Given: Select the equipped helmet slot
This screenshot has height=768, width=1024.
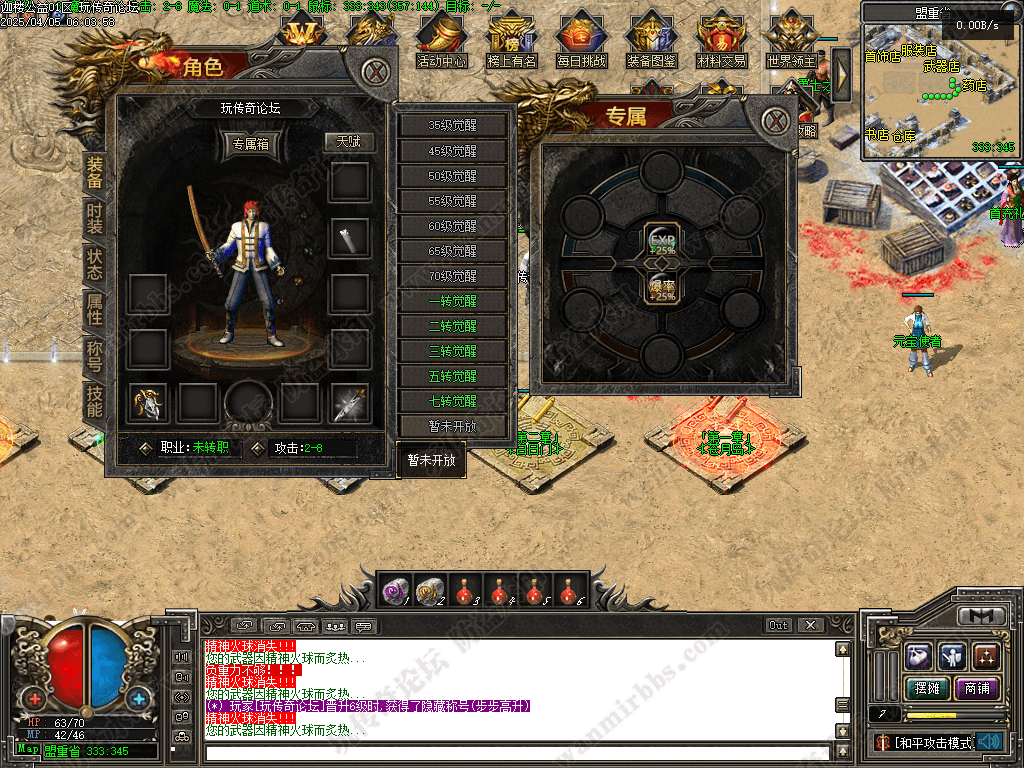Looking at the screenshot, I should coord(148,402).
